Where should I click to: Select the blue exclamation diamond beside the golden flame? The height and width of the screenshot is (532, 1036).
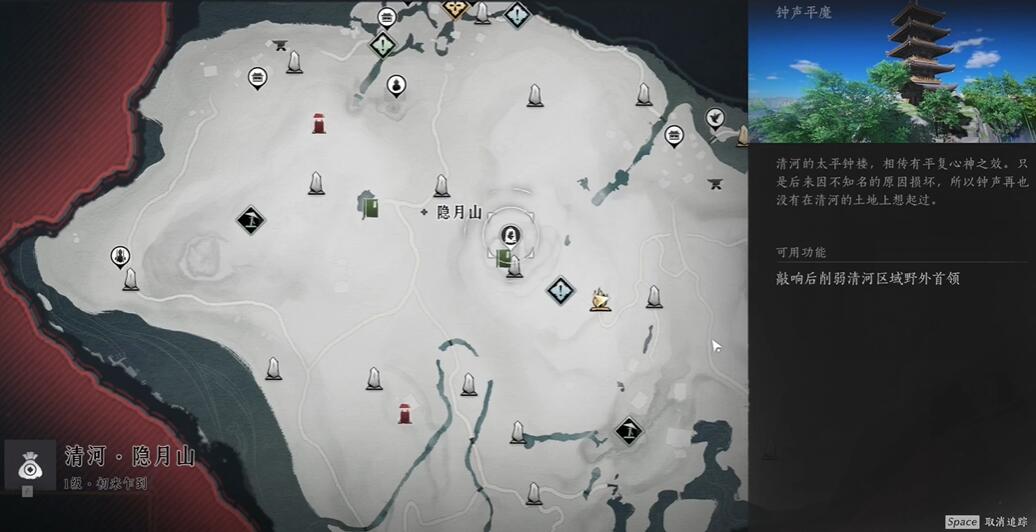pos(561,291)
